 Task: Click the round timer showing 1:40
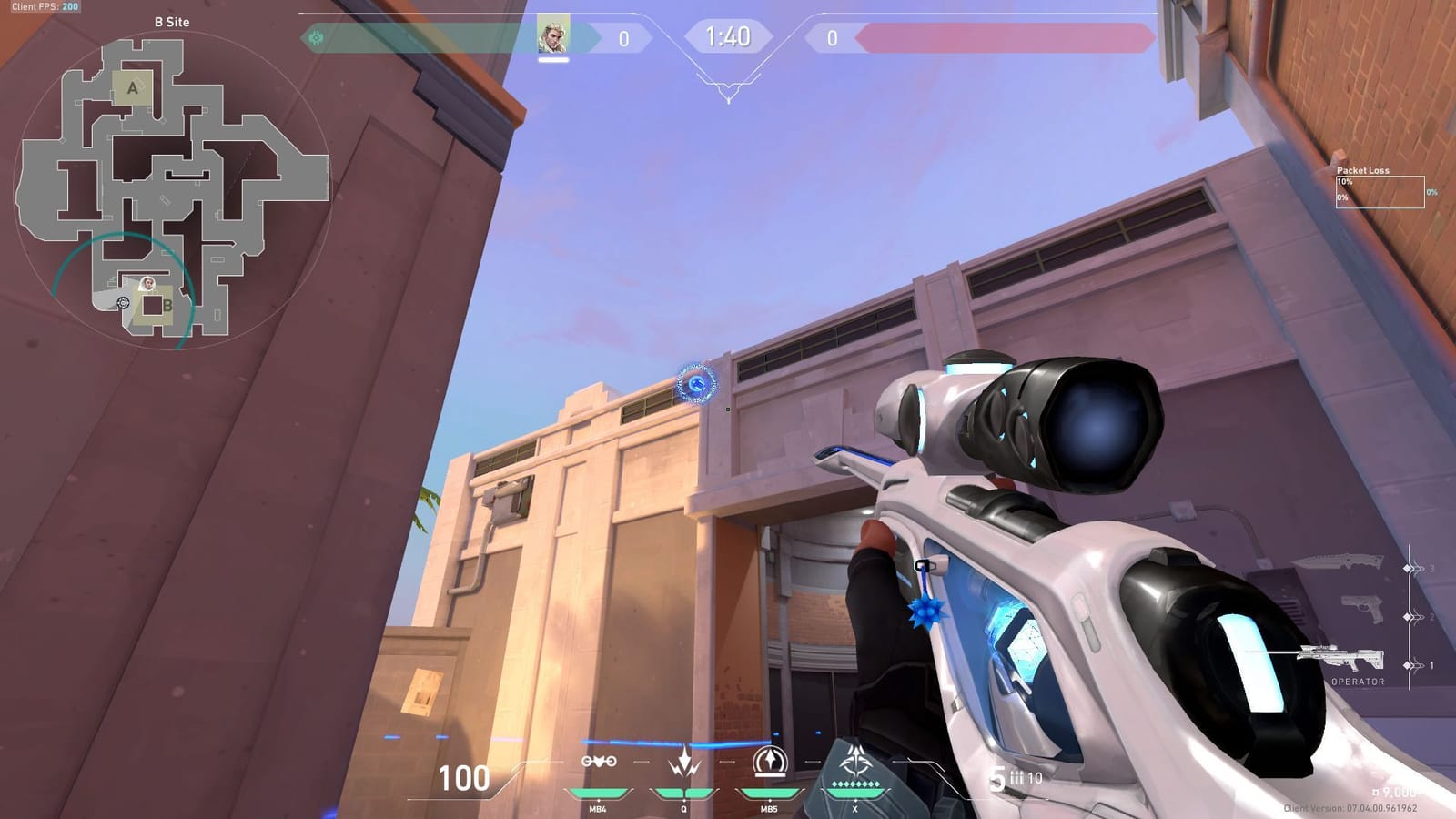point(728,38)
